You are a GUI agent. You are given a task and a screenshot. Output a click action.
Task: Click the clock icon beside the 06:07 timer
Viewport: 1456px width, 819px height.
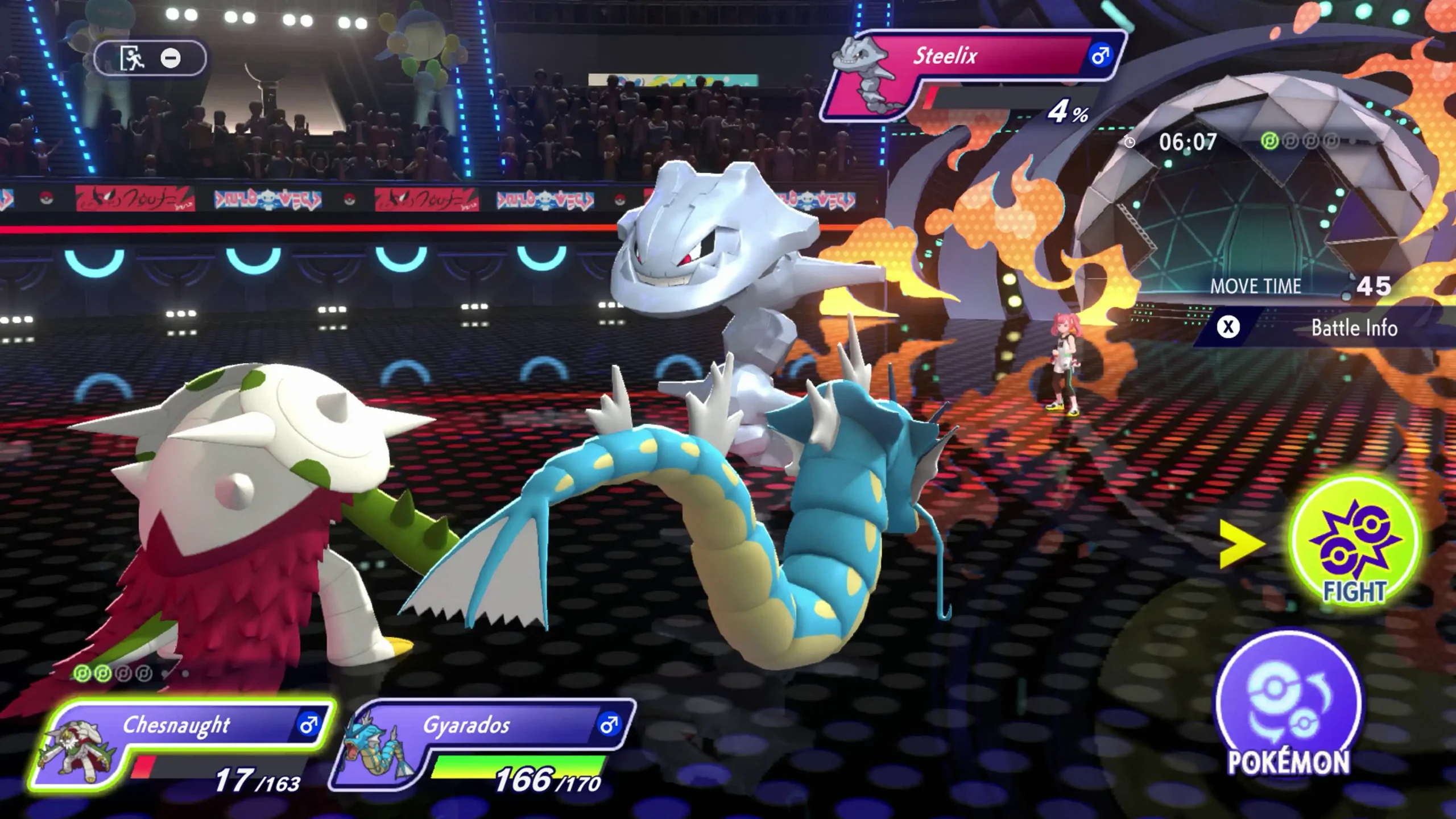click(1130, 142)
